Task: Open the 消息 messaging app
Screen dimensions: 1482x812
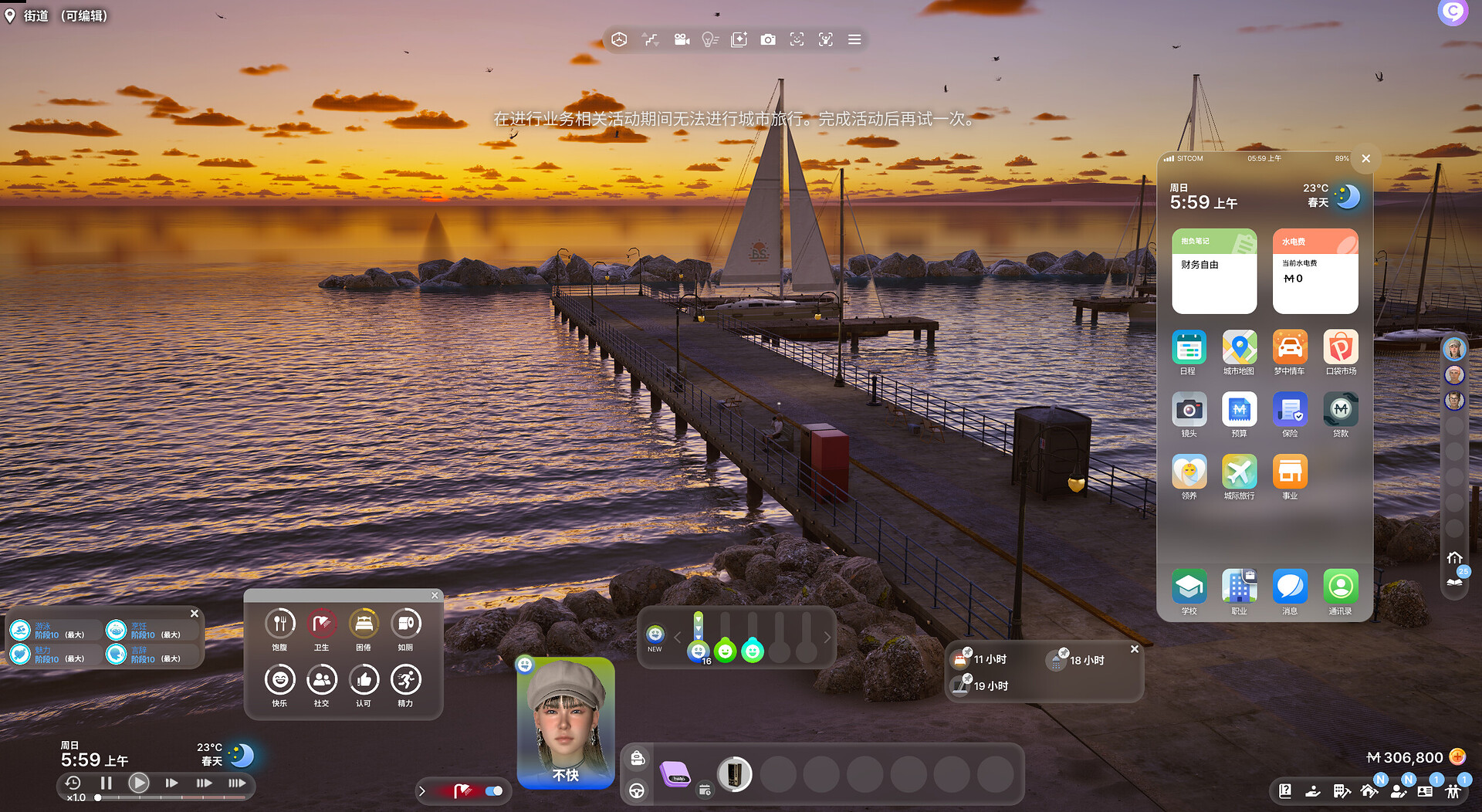Action: coord(1290,585)
